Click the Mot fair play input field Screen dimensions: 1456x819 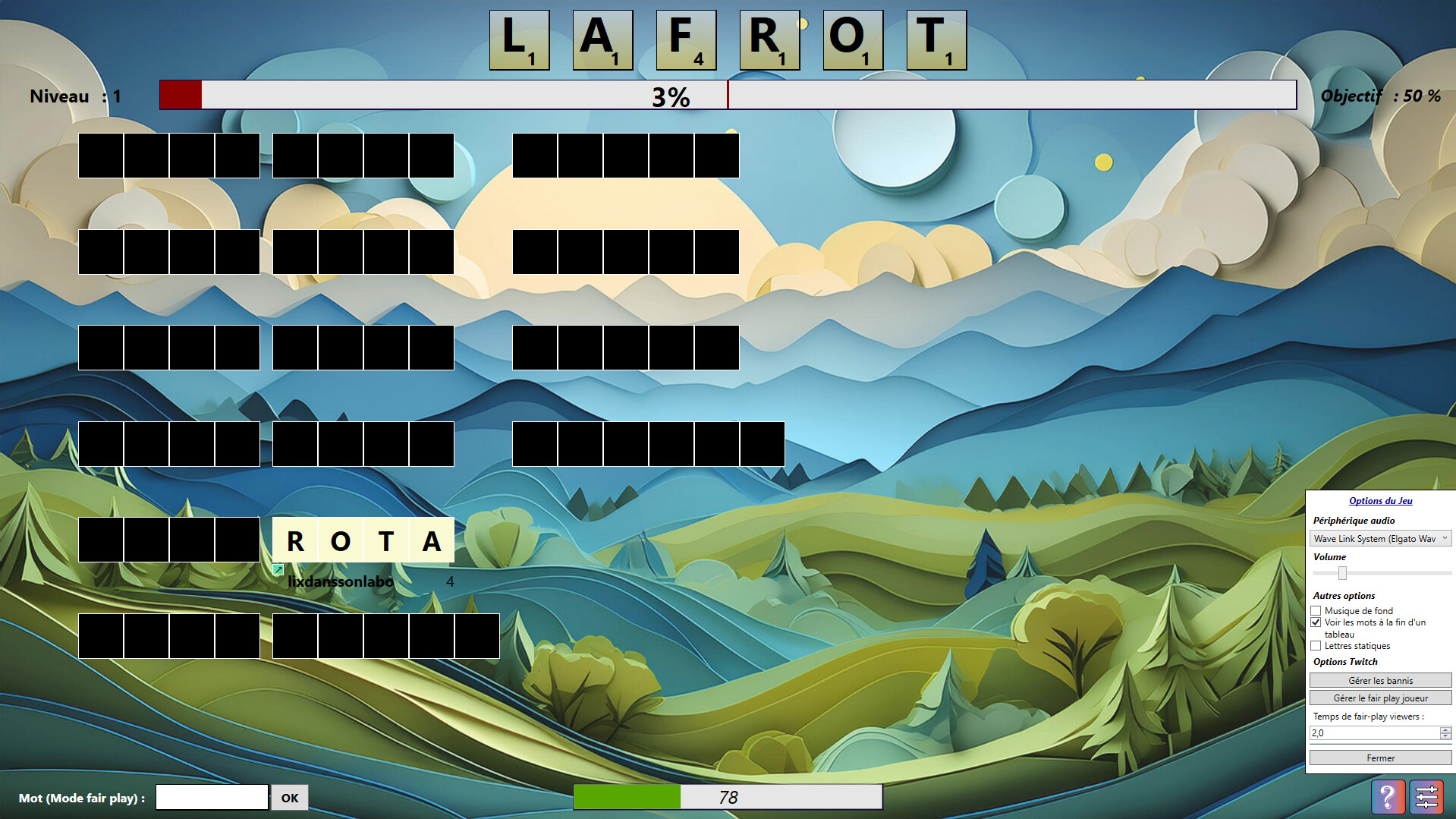point(211,797)
